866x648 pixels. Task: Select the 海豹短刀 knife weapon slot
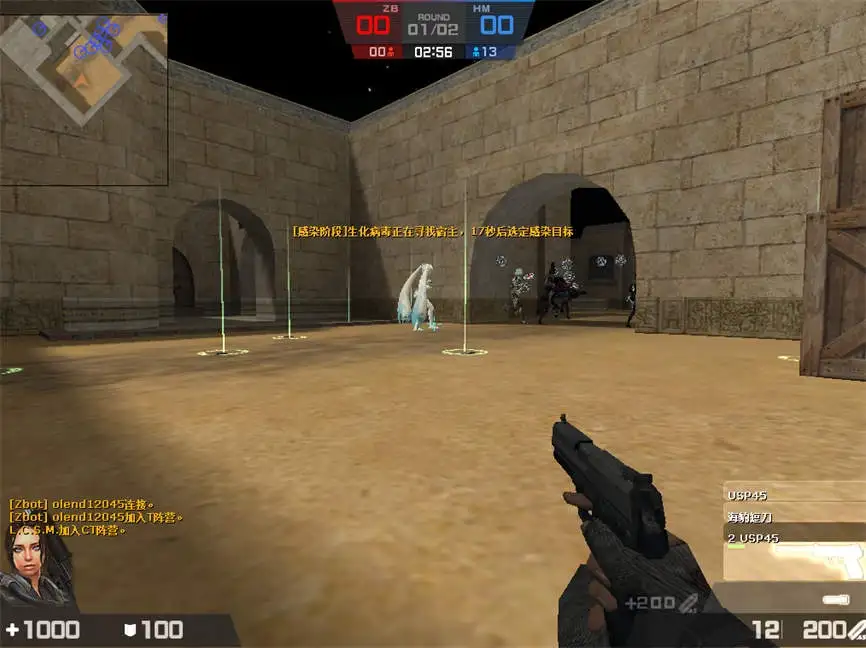[x=790, y=516]
